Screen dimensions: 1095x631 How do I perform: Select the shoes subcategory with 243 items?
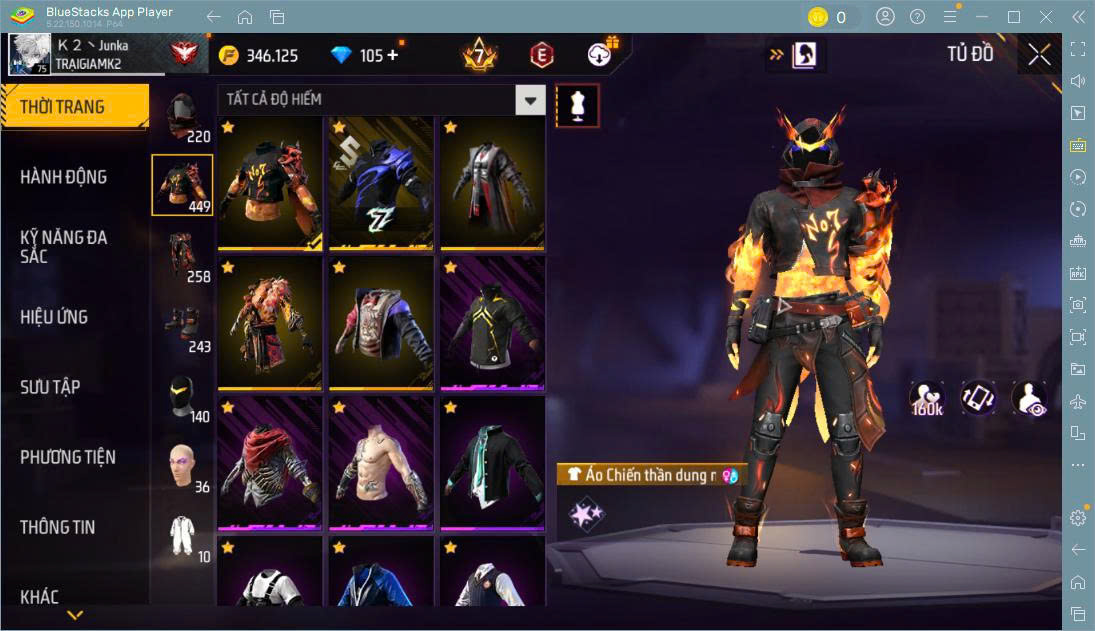point(181,325)
